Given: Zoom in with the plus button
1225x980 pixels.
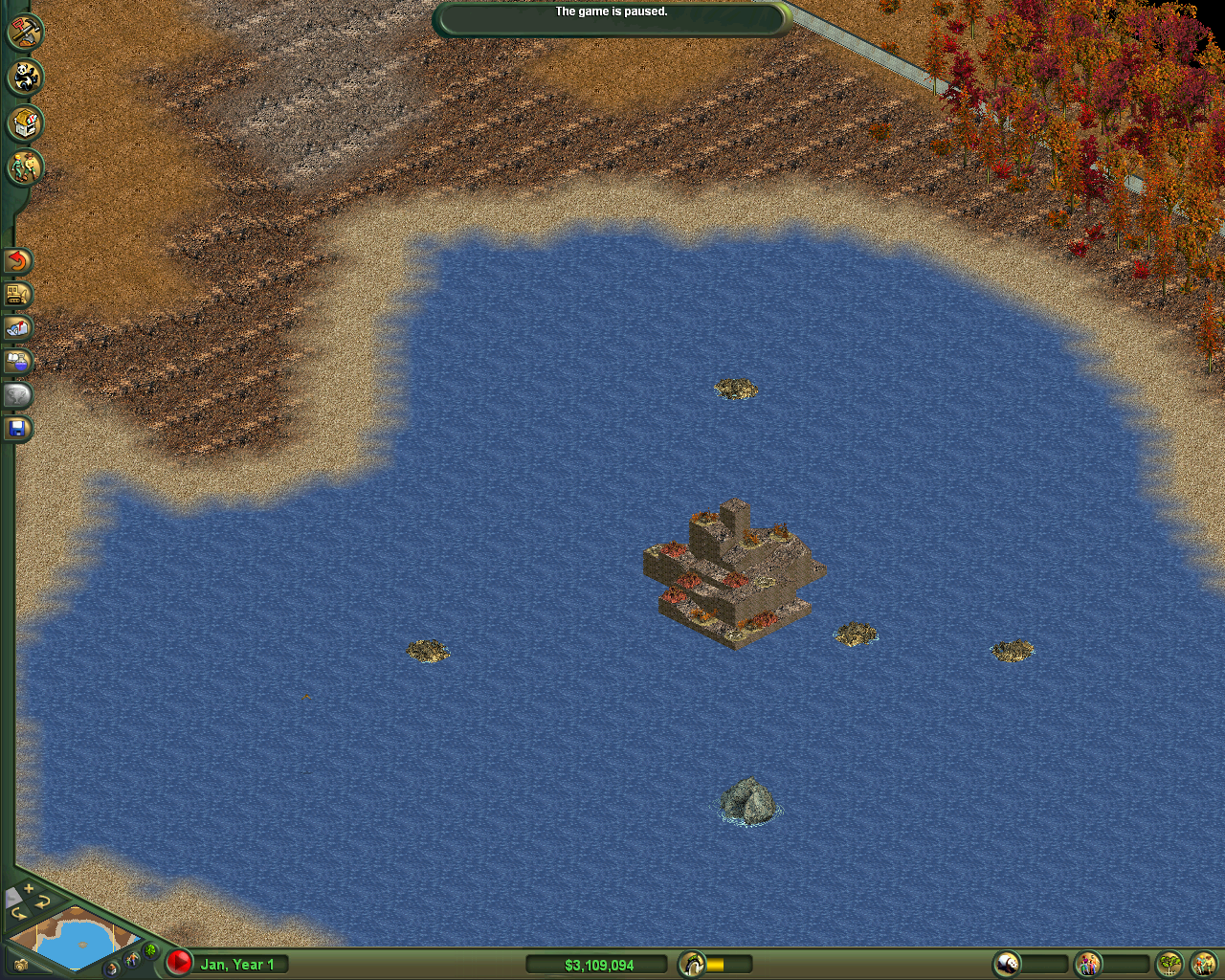Looking at the screenshot, I should (x=30, y=889).
